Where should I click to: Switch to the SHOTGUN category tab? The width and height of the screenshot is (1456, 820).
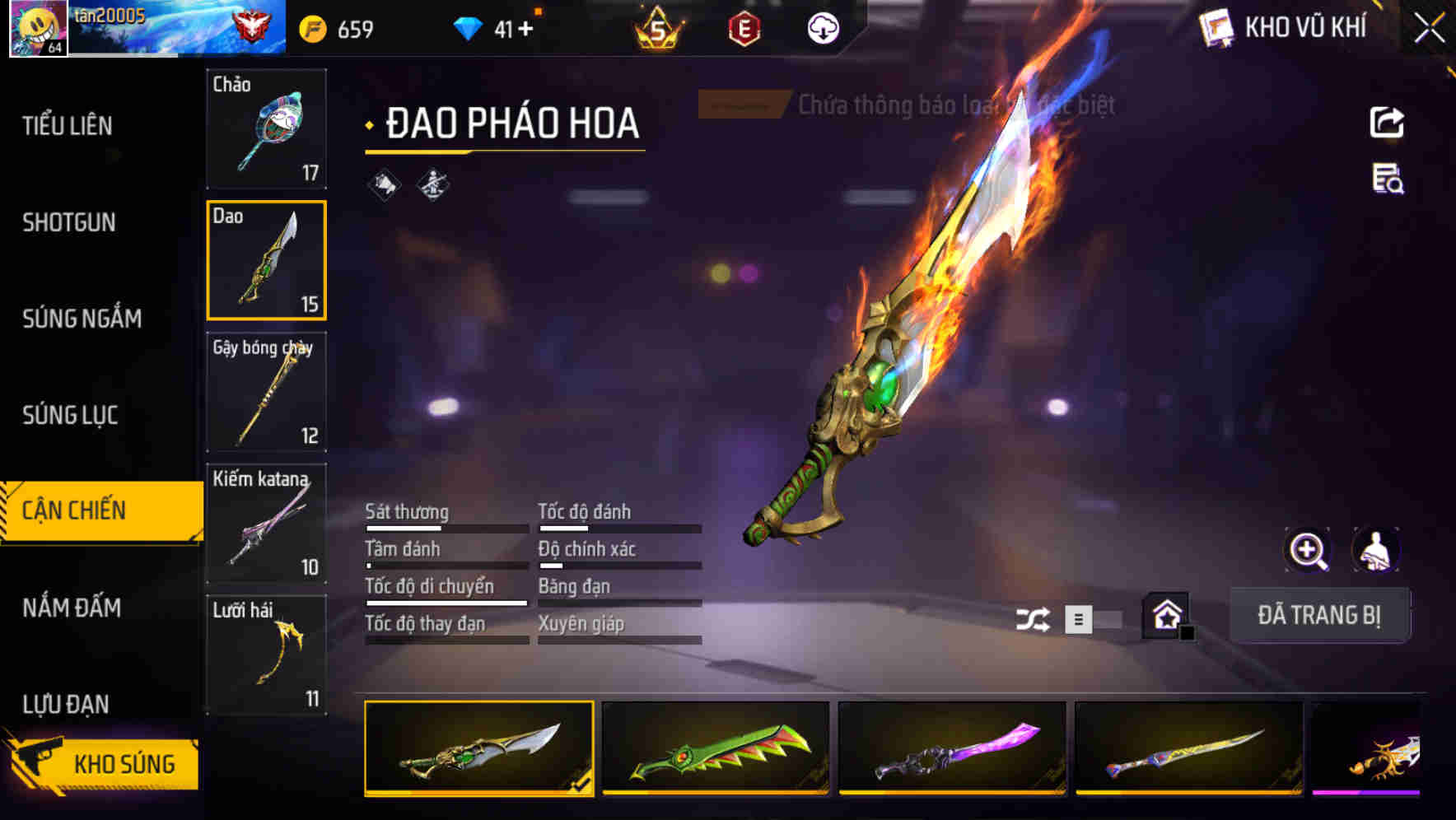click(68, 222)
